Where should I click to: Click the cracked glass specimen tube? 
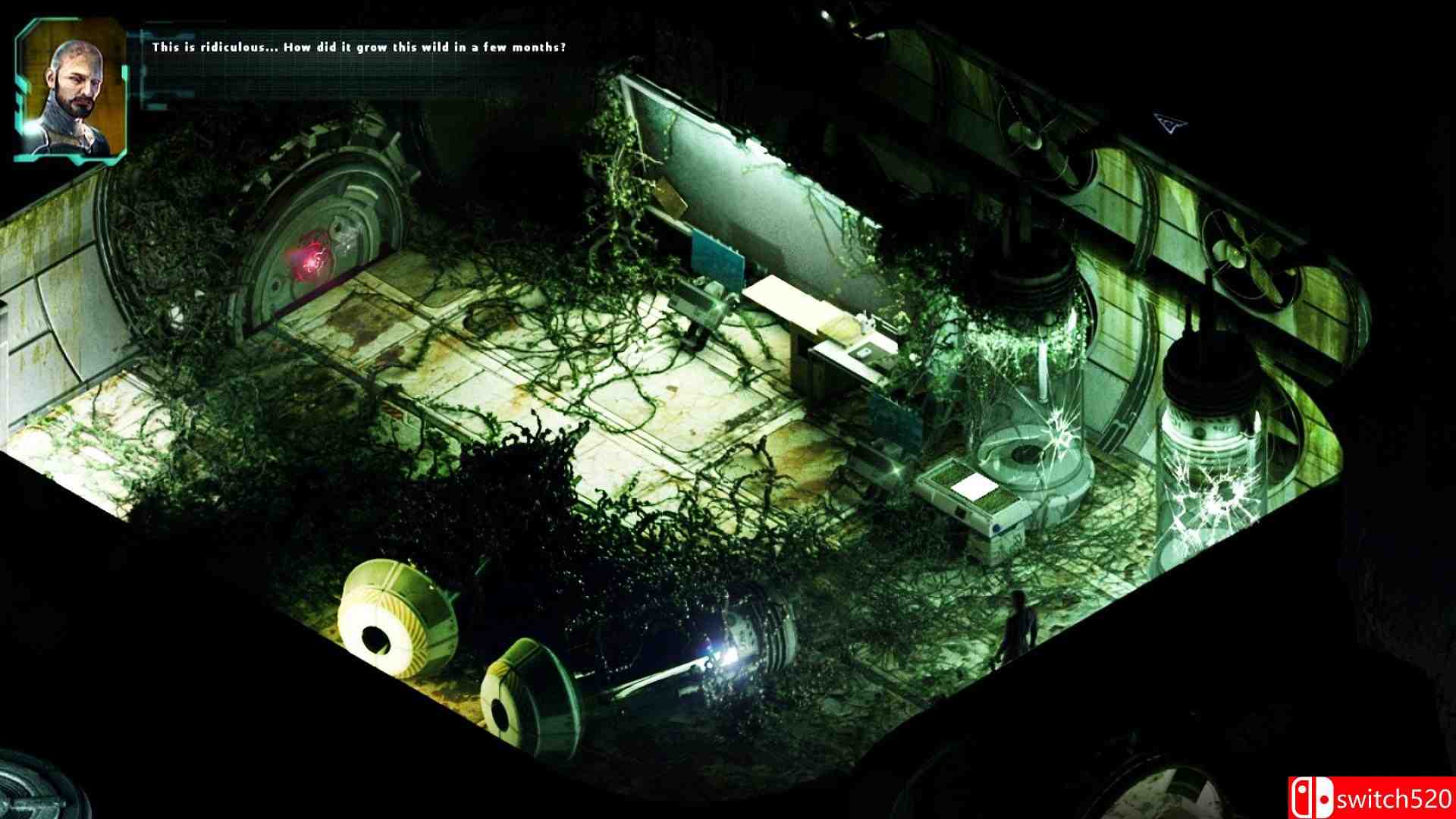[x=1213, y=478]
